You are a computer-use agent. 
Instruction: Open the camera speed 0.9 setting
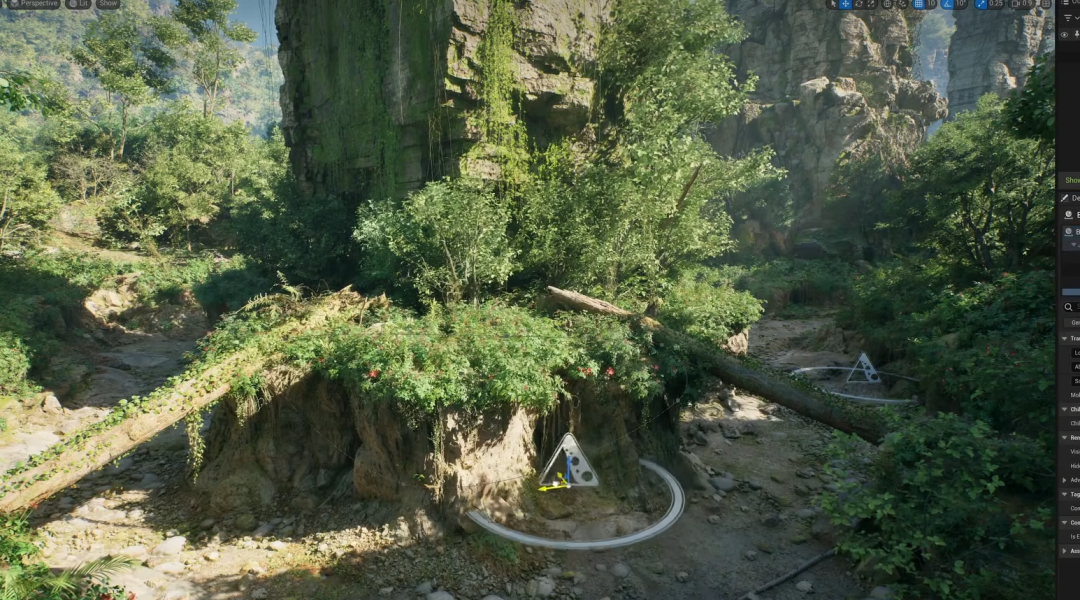(1025, 4)
